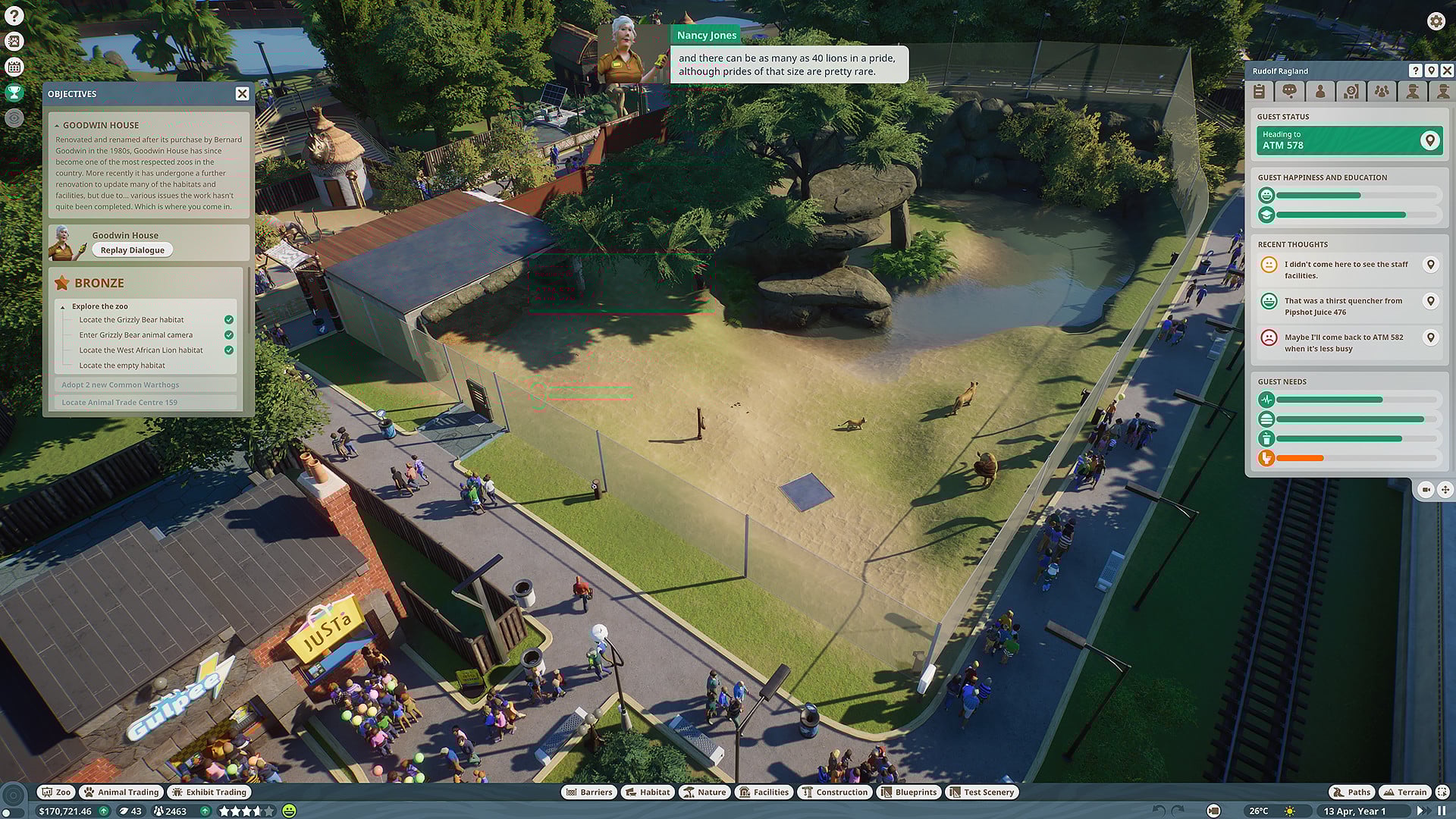
Task: Click the calendar icon in the left sidebar
Action: [x=13, y=67]
